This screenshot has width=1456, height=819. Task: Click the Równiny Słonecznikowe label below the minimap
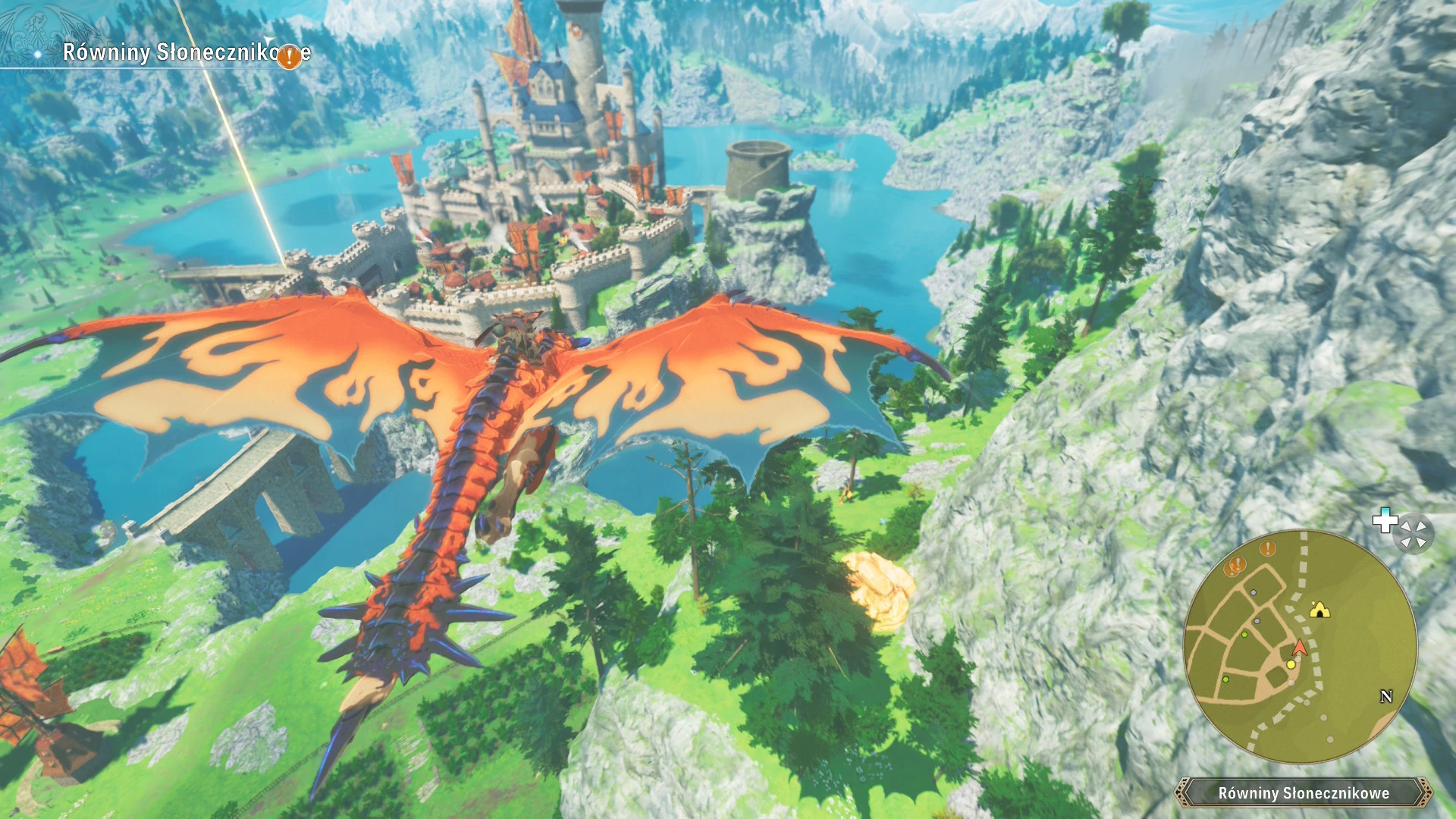coord(1303,793)
